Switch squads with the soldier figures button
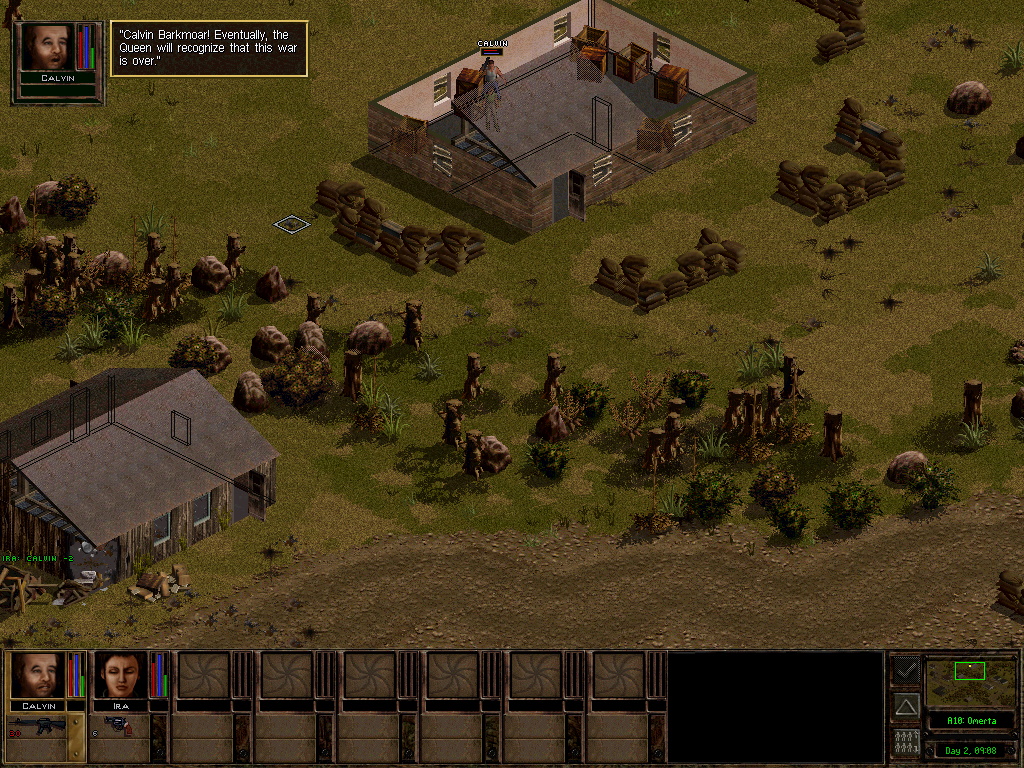Image resolution: width=1024 pixels, height=768 pixels. click(x=906, y=742)
